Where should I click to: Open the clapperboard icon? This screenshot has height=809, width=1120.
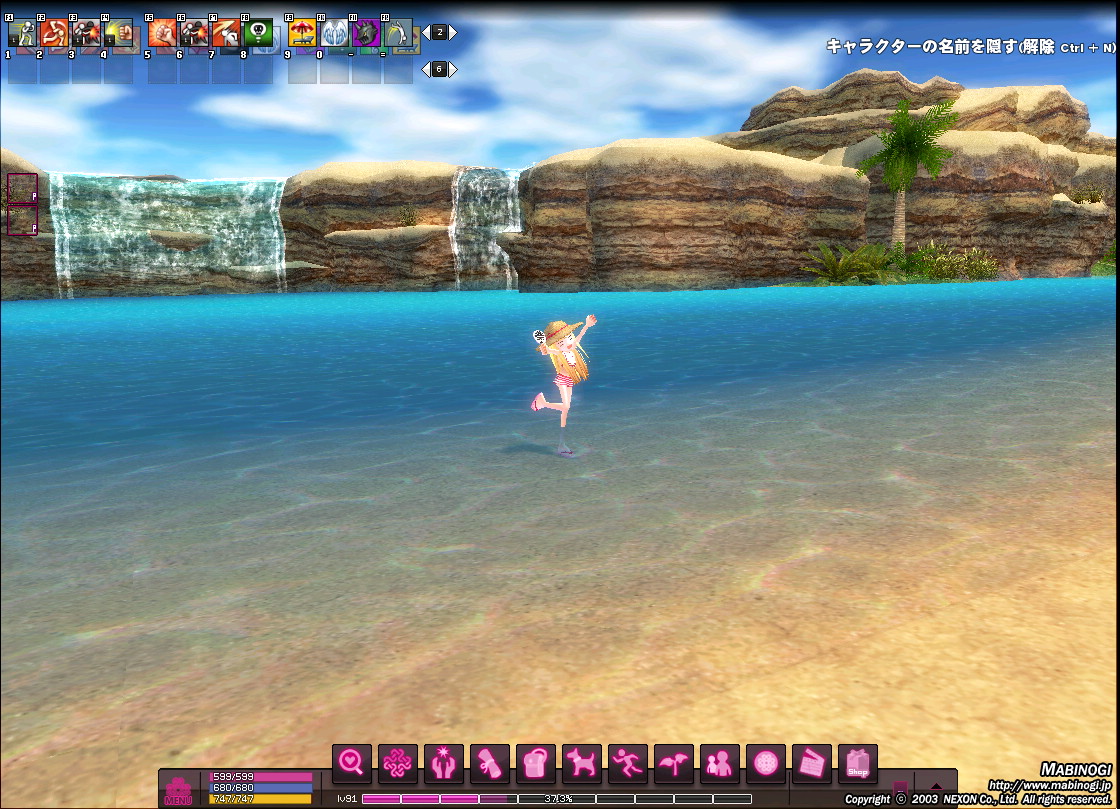812,764
